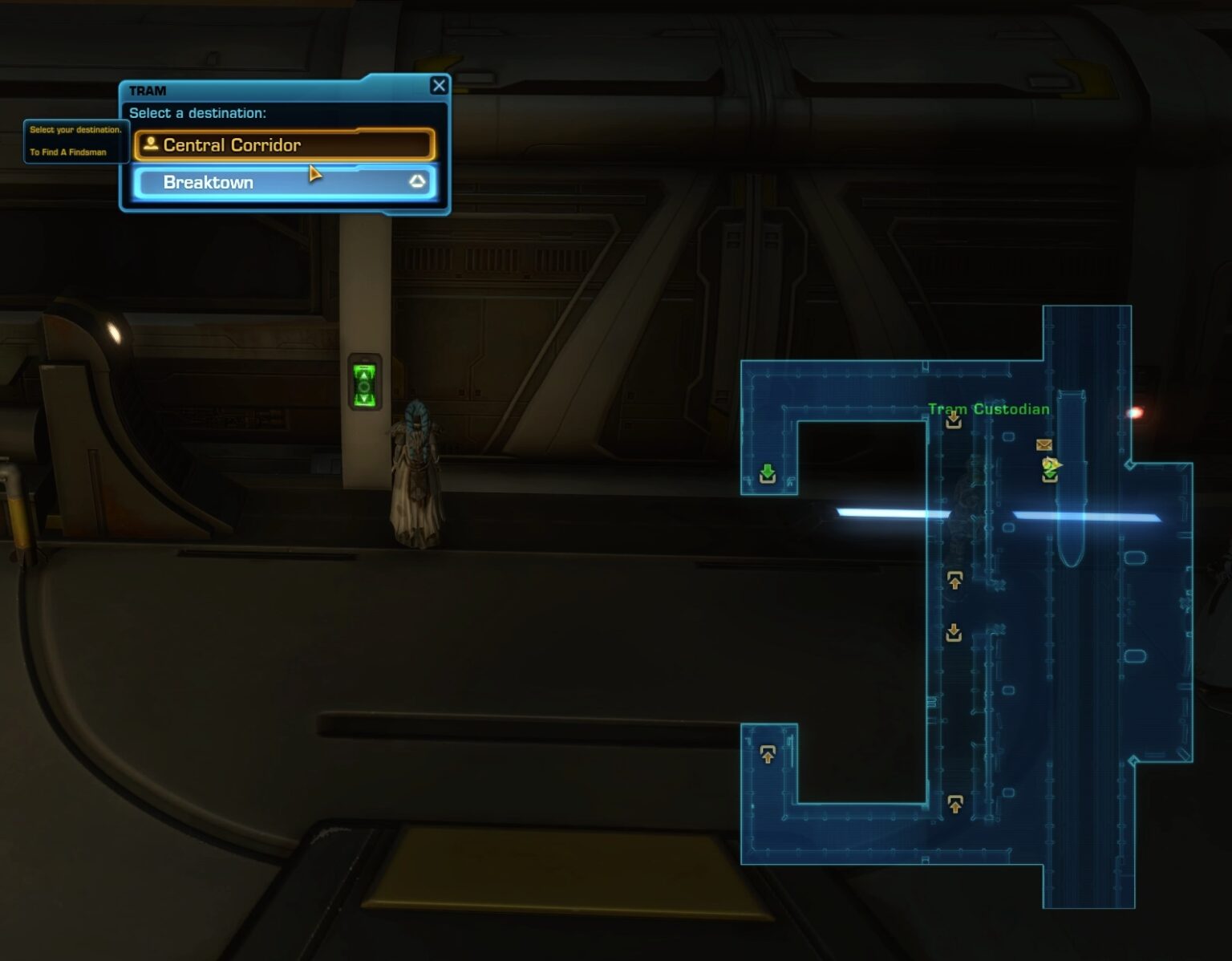Click the triangle speeder icon on the Breaktown row

pyautogui.click(x=416, y=182)
